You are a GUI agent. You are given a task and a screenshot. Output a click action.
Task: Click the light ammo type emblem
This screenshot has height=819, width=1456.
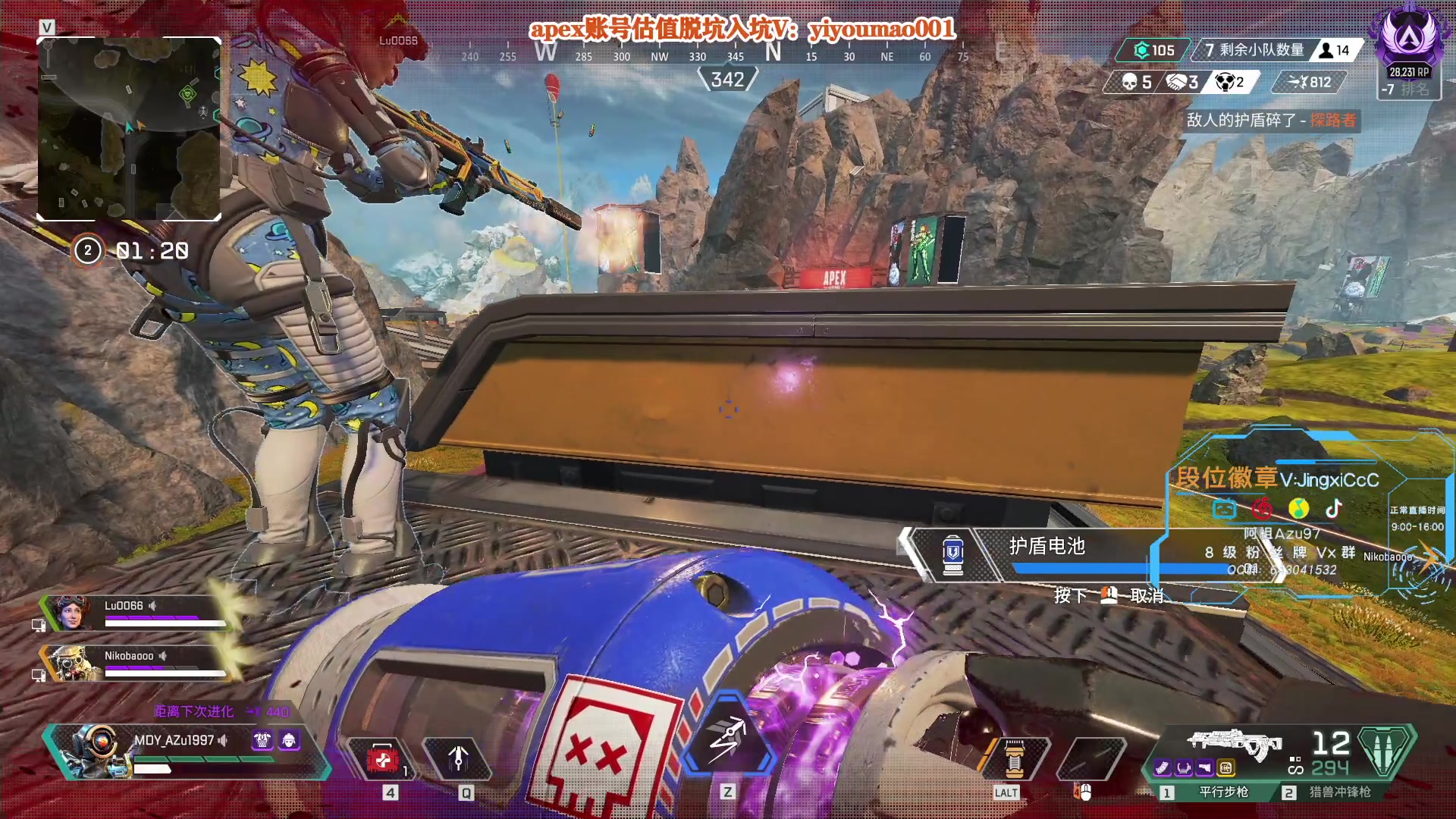pyautogui.click(x=1385, y=751)
